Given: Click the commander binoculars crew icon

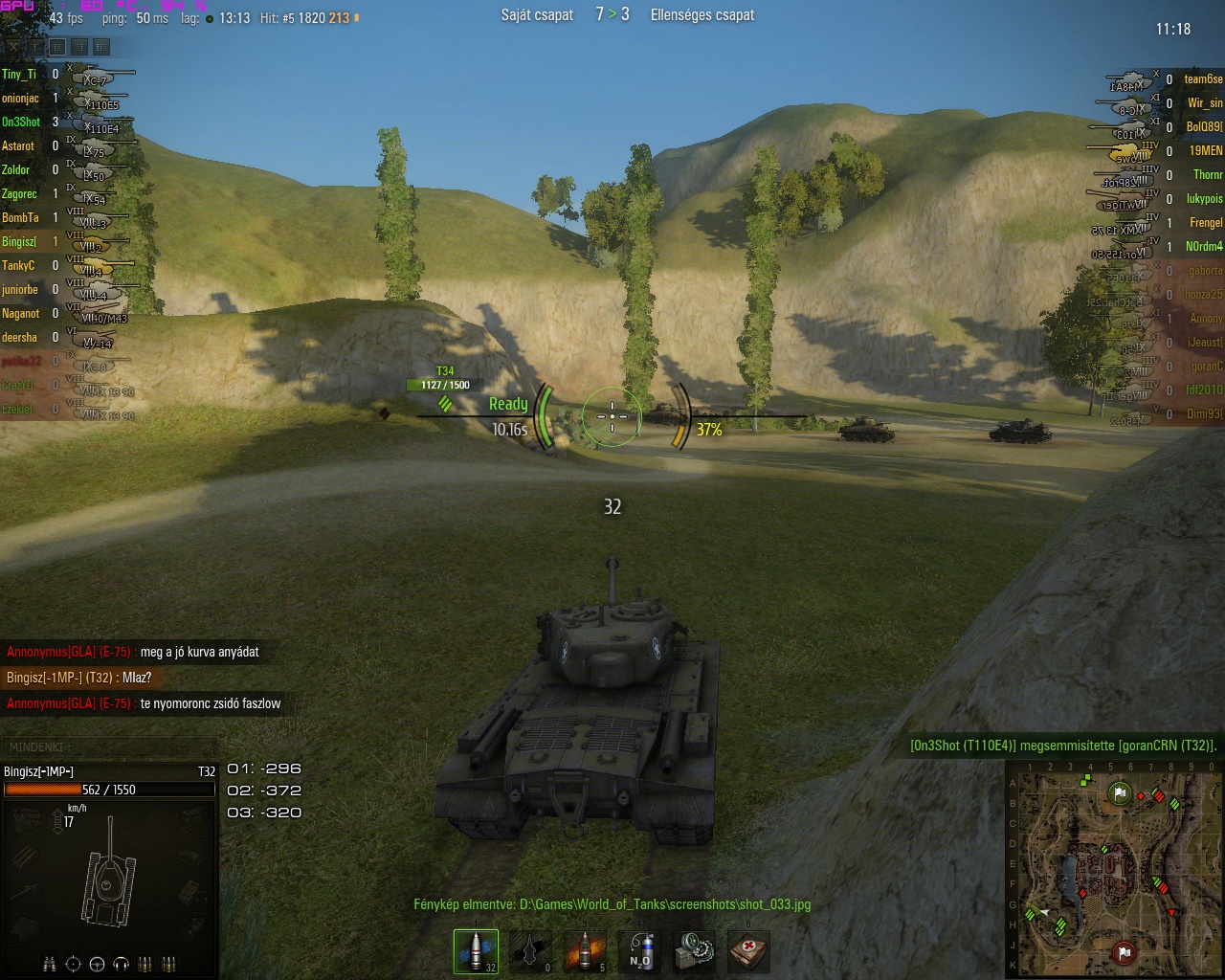Looking at the screenshot, I should (x=49, y=964).
